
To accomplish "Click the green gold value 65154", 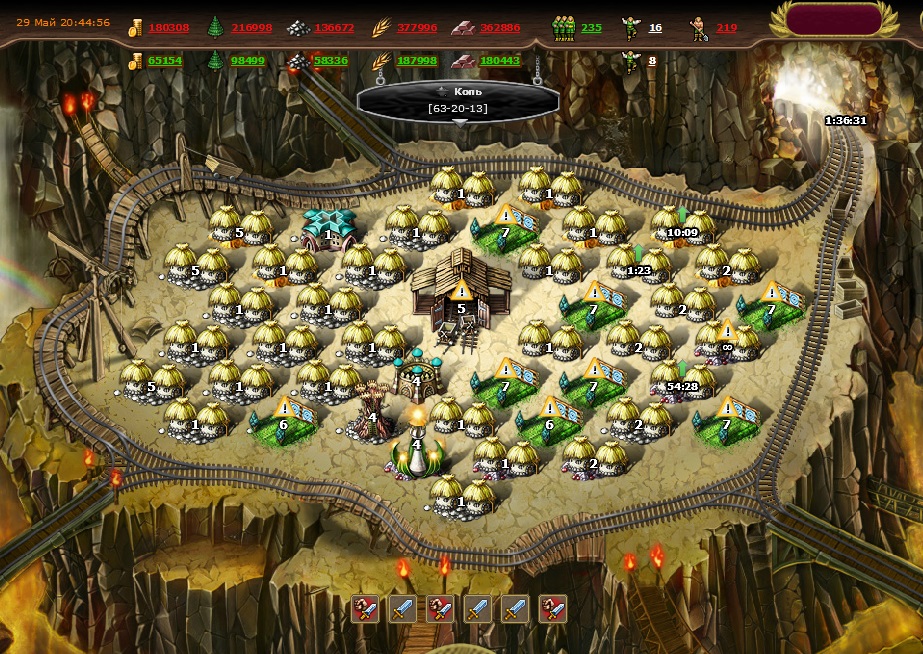I will tap(165, 61).
